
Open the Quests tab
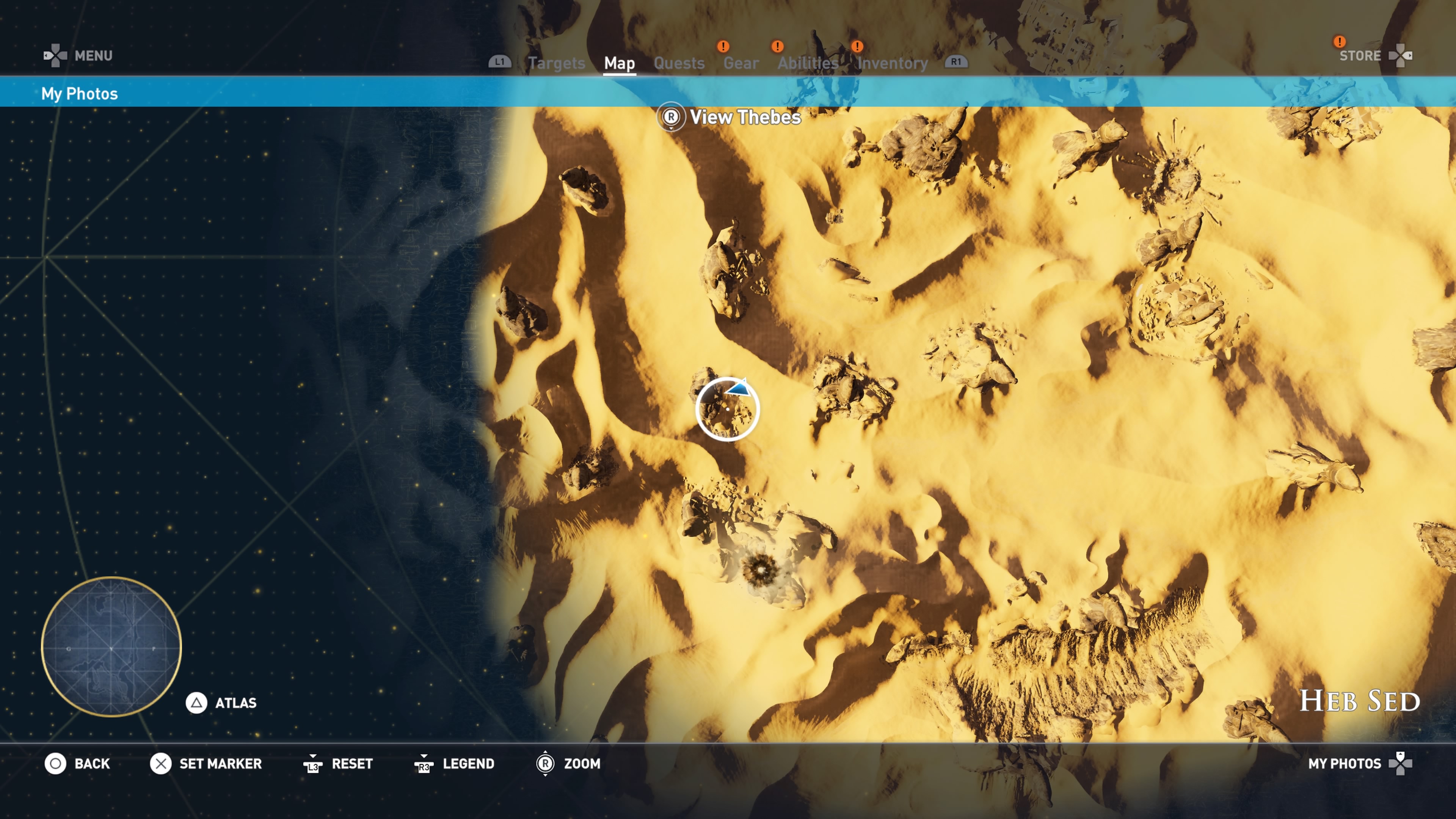pos(679,63)
